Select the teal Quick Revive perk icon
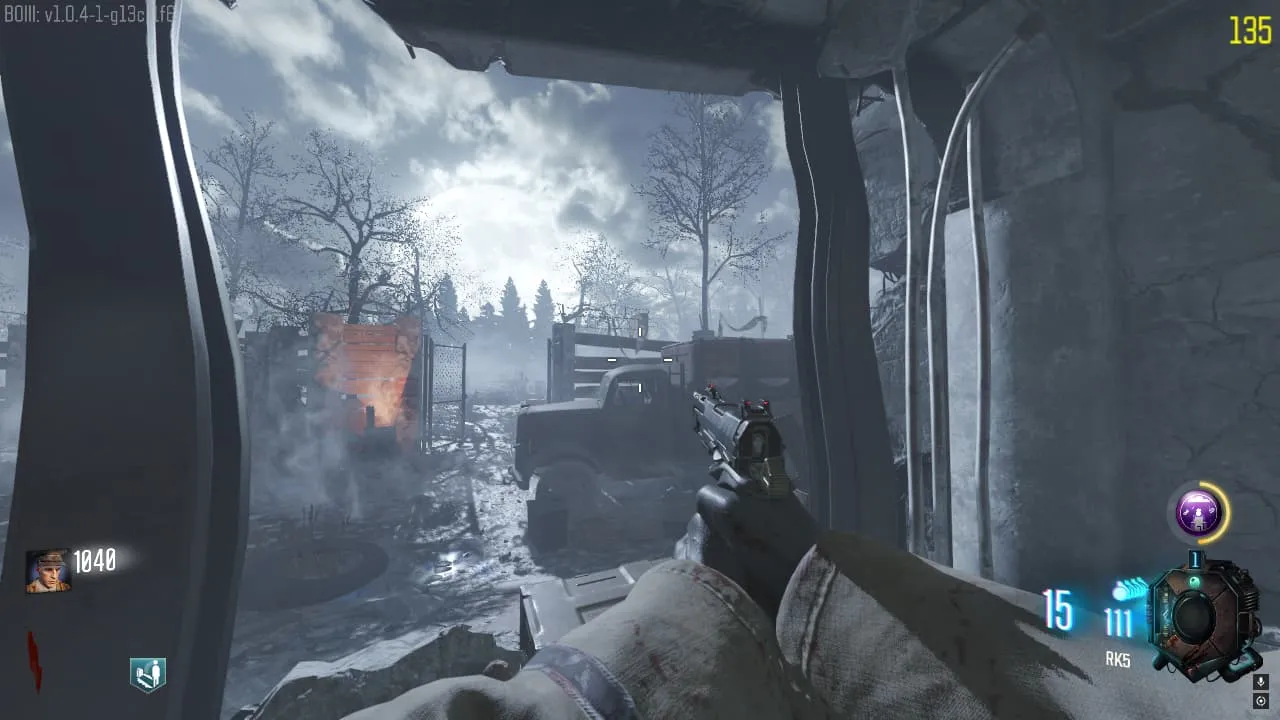This screenshot has width=1280, height=720. [147, 675]
